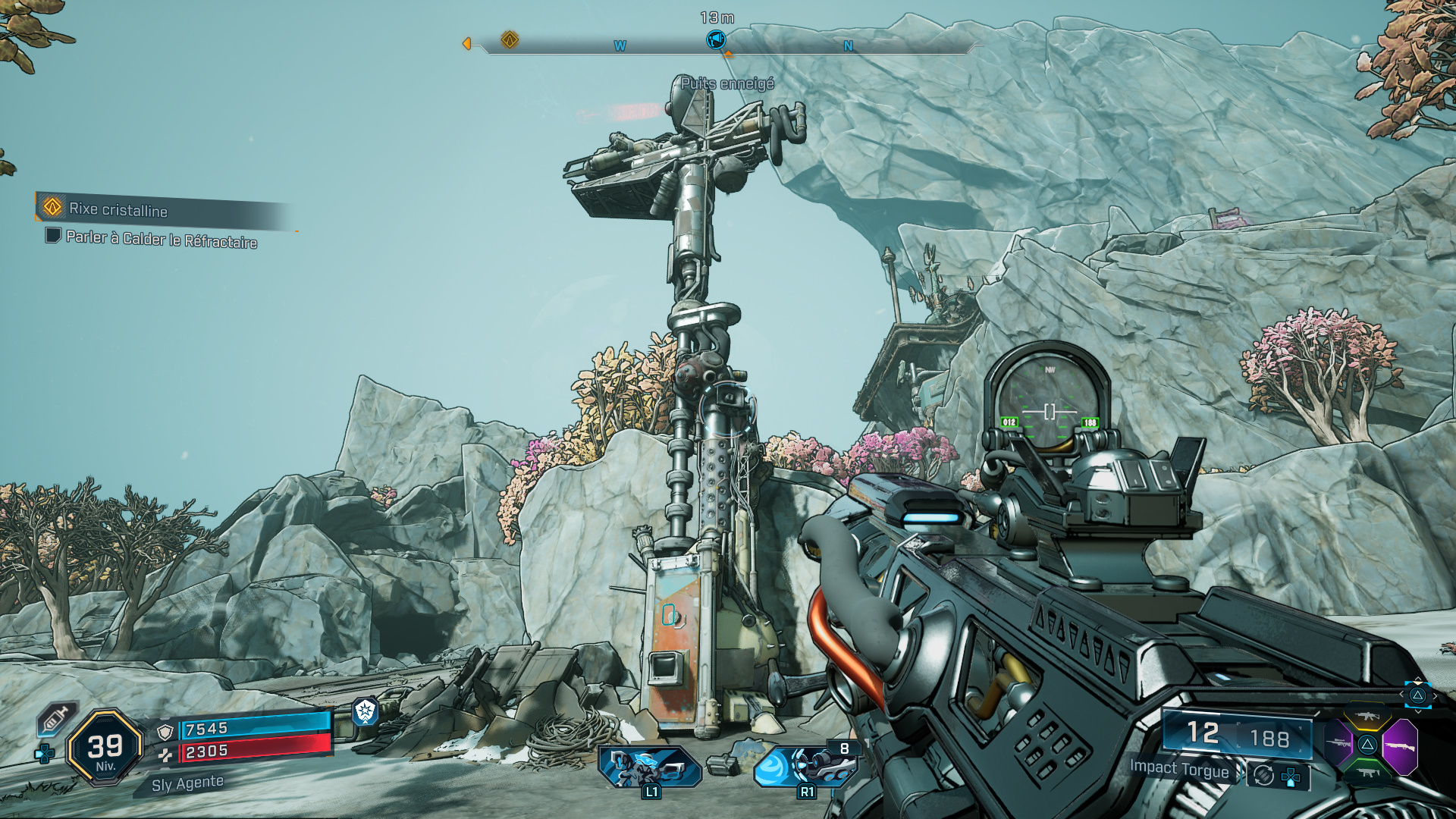Click the megaphone marker on the compass
Viewport: 1456px width, 819px height.
tap(715, 39)
